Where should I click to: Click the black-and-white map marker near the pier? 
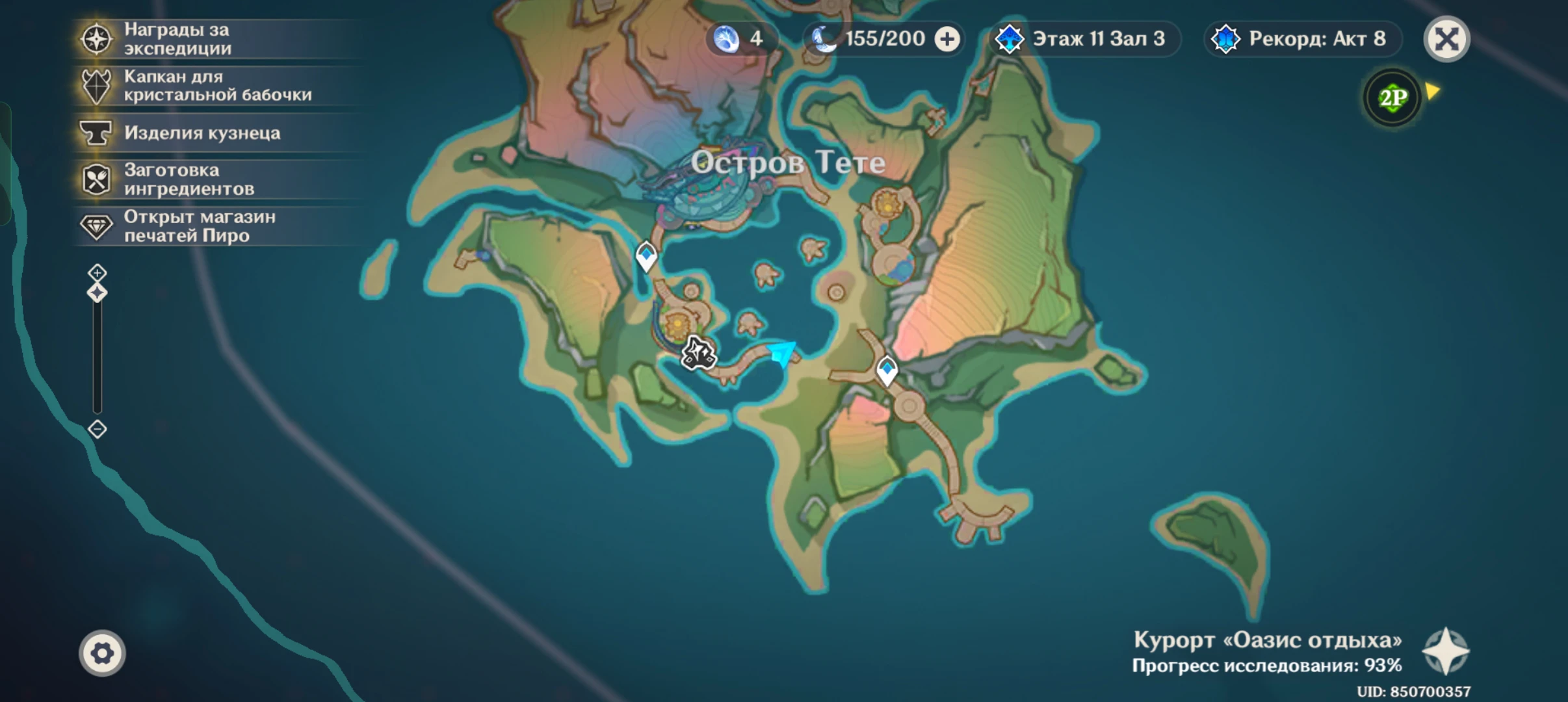click(x=698, y=354)
